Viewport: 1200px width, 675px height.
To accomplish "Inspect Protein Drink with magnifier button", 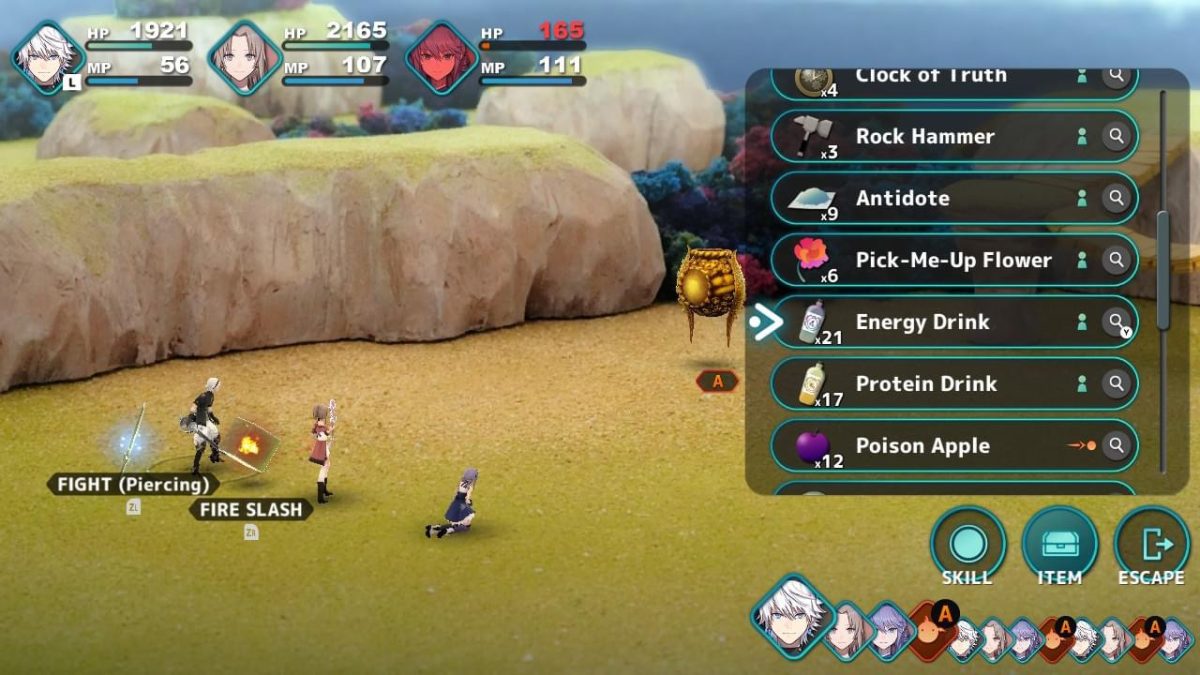I will 1115,384.
